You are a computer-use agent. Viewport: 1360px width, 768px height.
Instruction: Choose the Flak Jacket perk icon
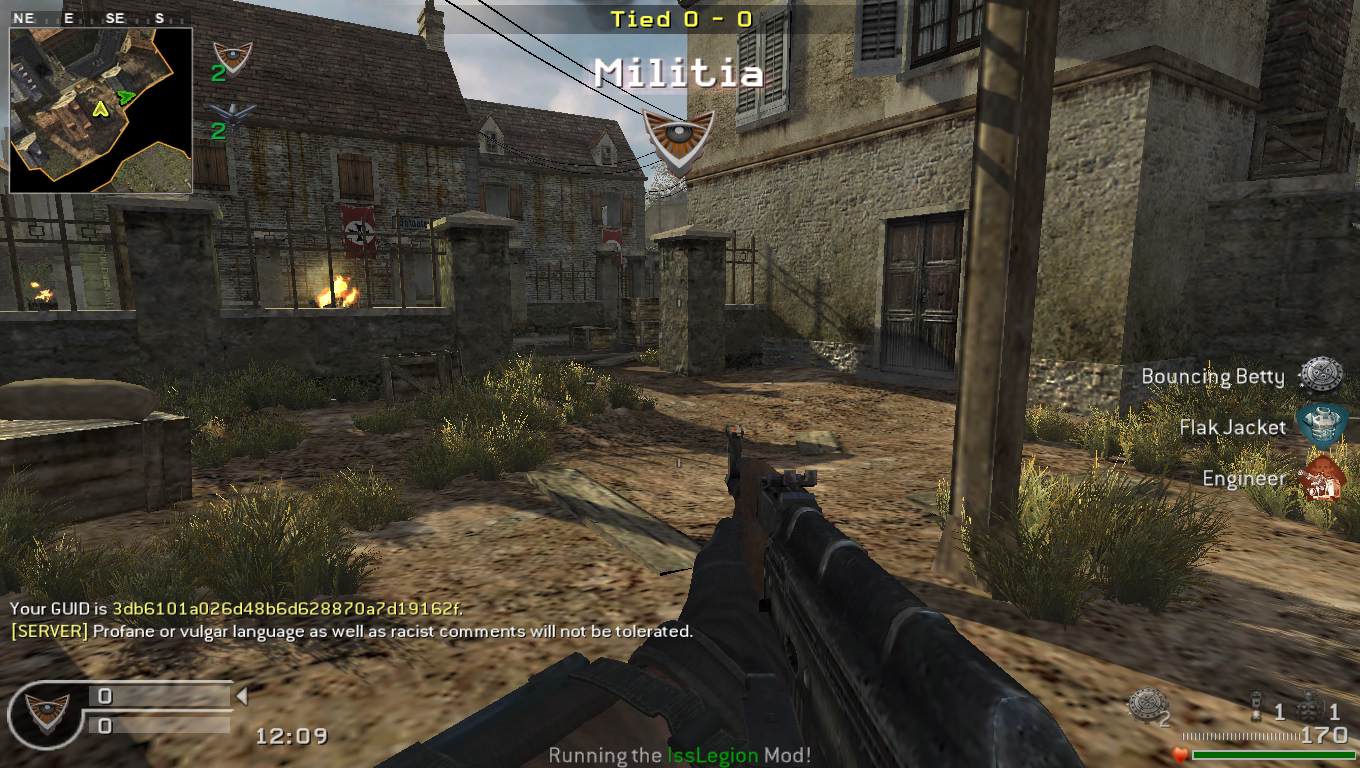[x=1321, y=426]
